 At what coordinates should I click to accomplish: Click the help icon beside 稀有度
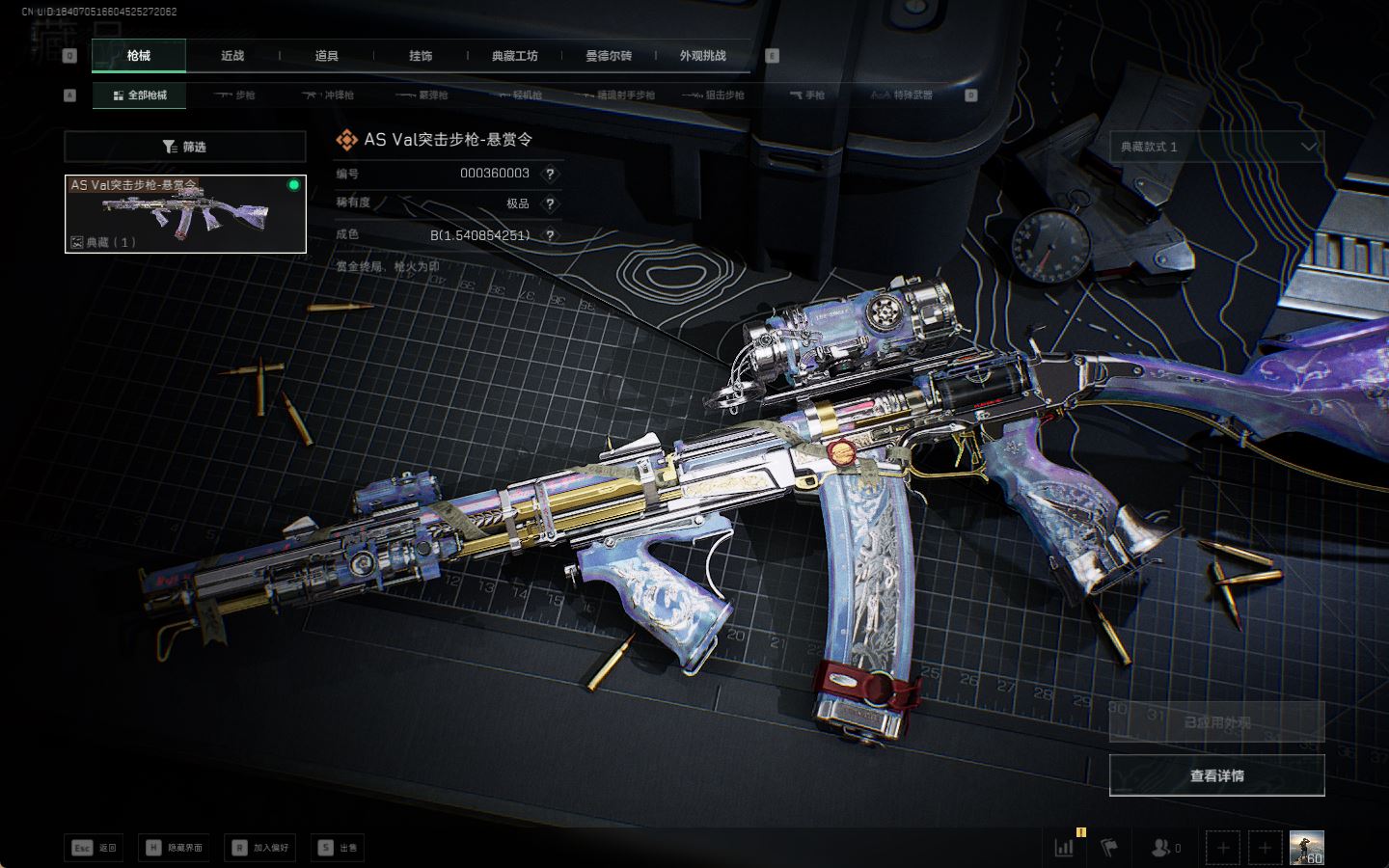(x=550, y=203)
